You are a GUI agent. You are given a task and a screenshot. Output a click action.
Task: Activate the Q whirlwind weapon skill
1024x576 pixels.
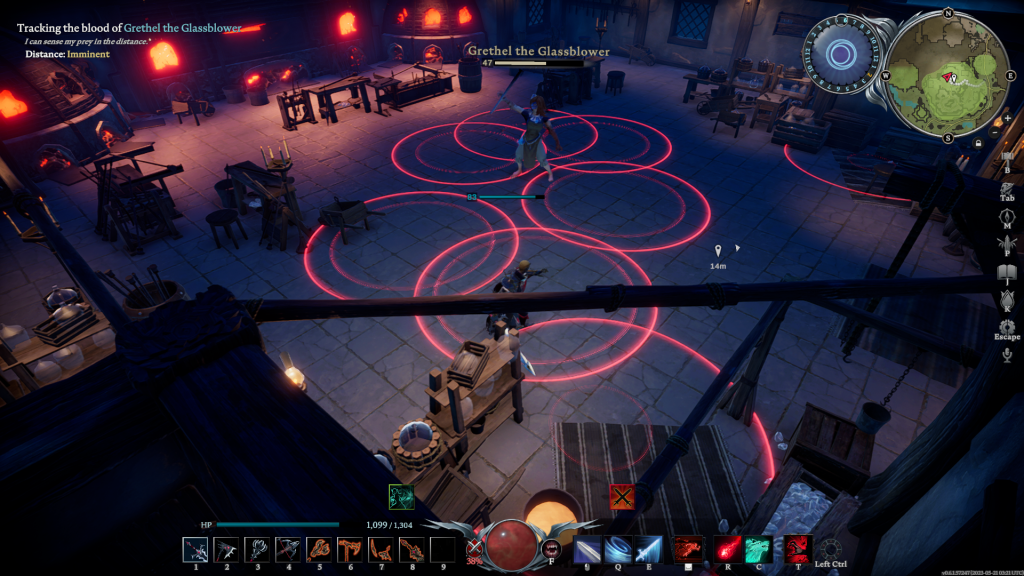[617, 549]
